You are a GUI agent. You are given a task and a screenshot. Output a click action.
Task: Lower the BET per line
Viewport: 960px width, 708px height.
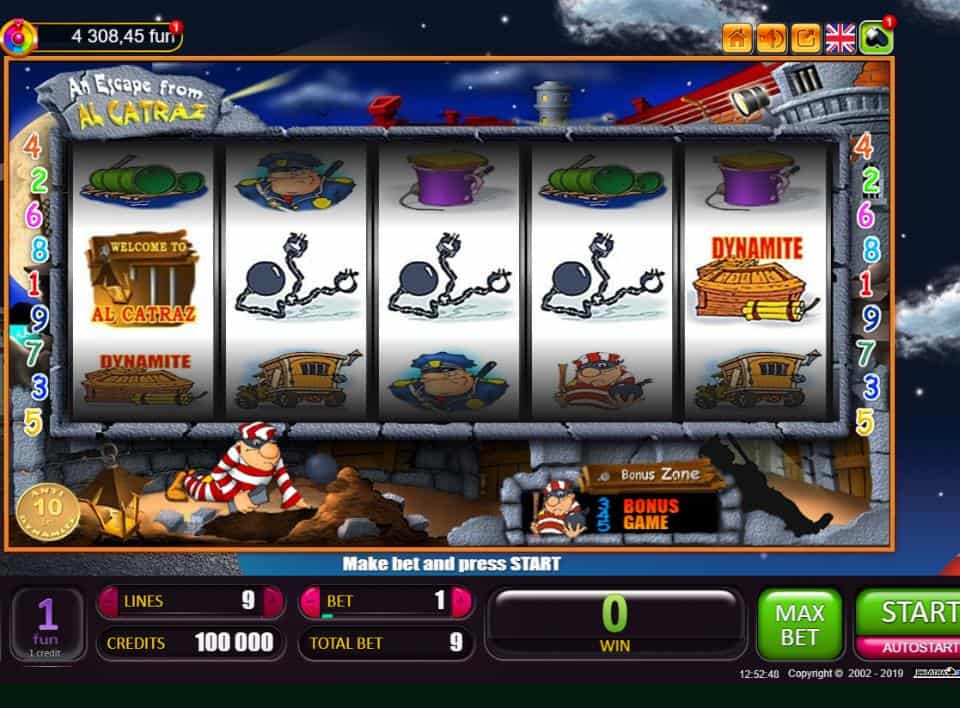pos(312,602)
